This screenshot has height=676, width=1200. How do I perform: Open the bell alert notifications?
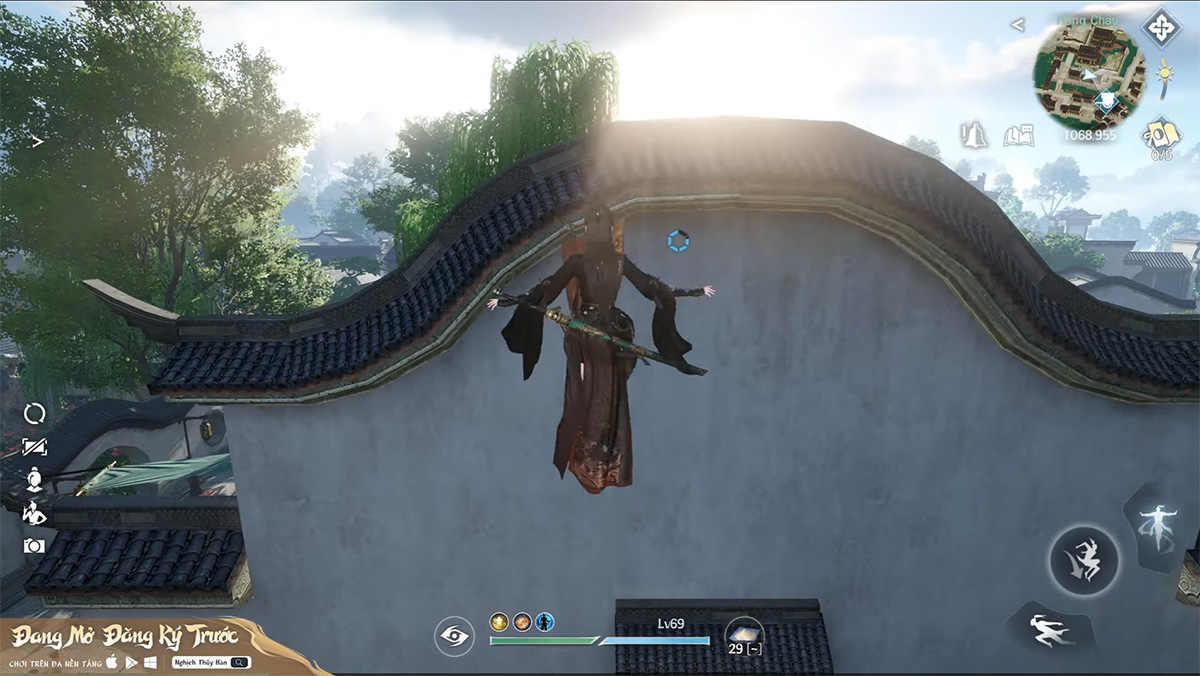(972, 135)
